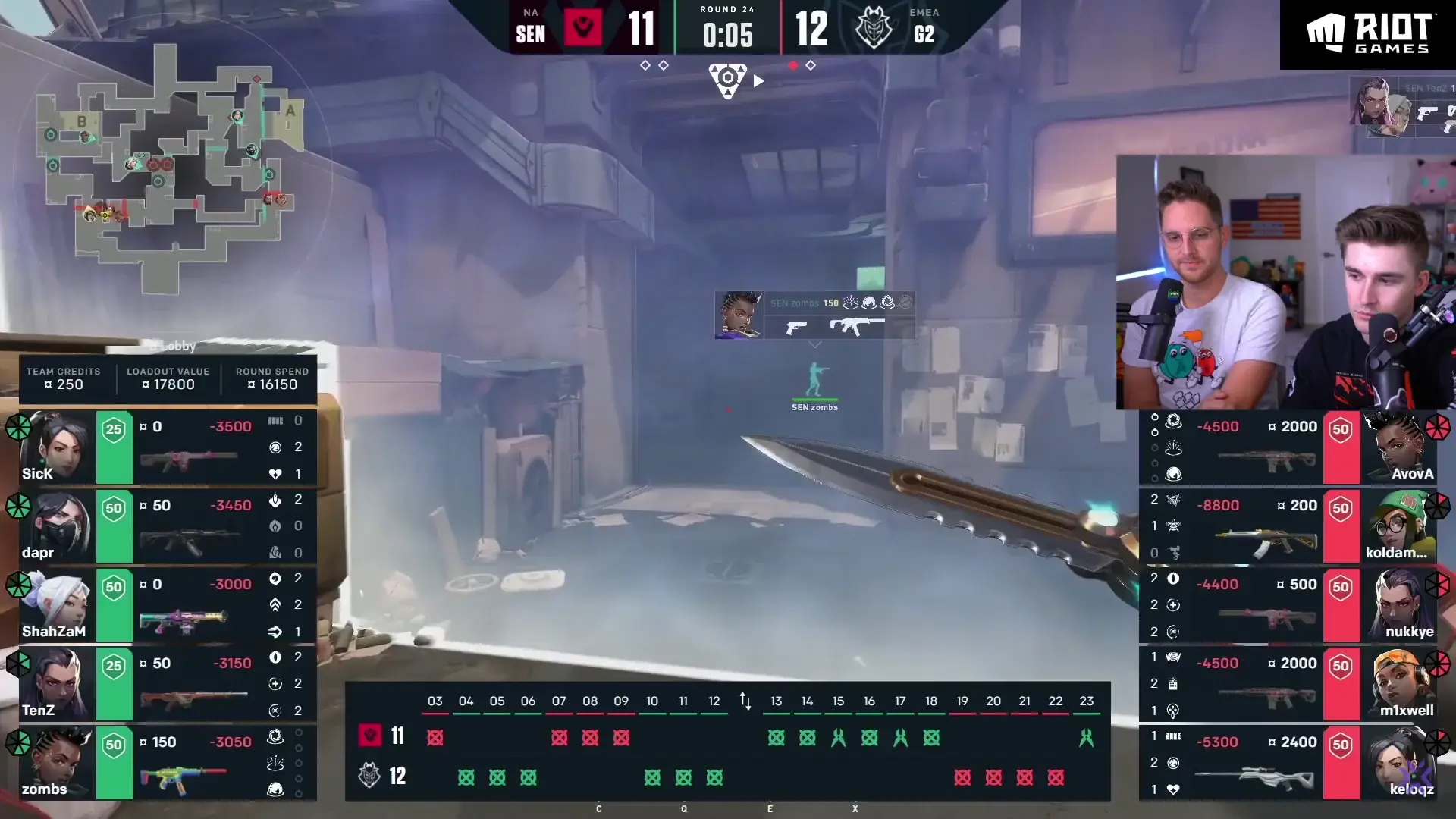The image size is (1456, 819).
Task: Click the Riot Games logo
Action: click(x=1367, y=34)
